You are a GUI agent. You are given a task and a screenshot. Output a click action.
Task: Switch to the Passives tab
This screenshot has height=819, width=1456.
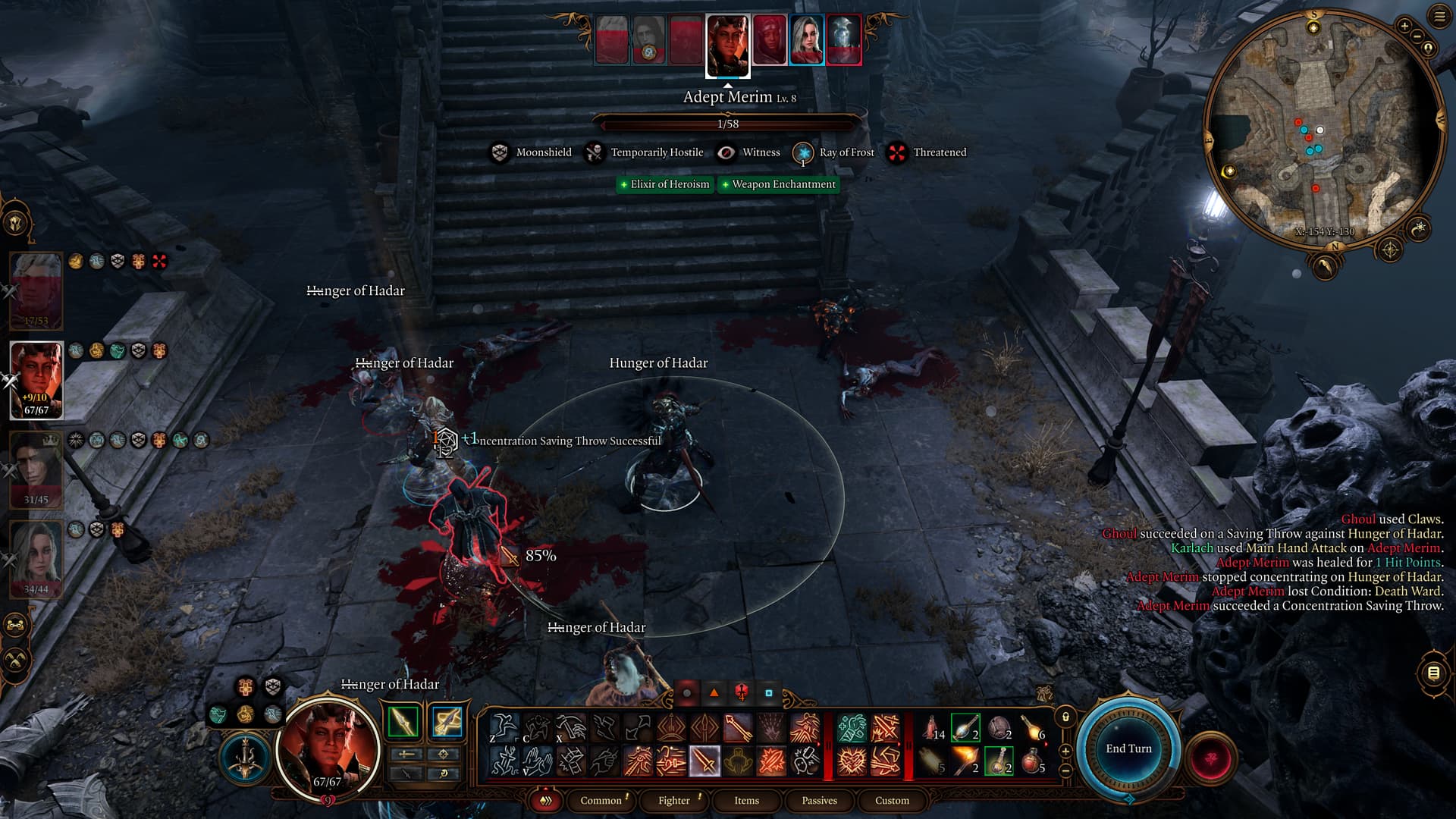coord(819,800)
